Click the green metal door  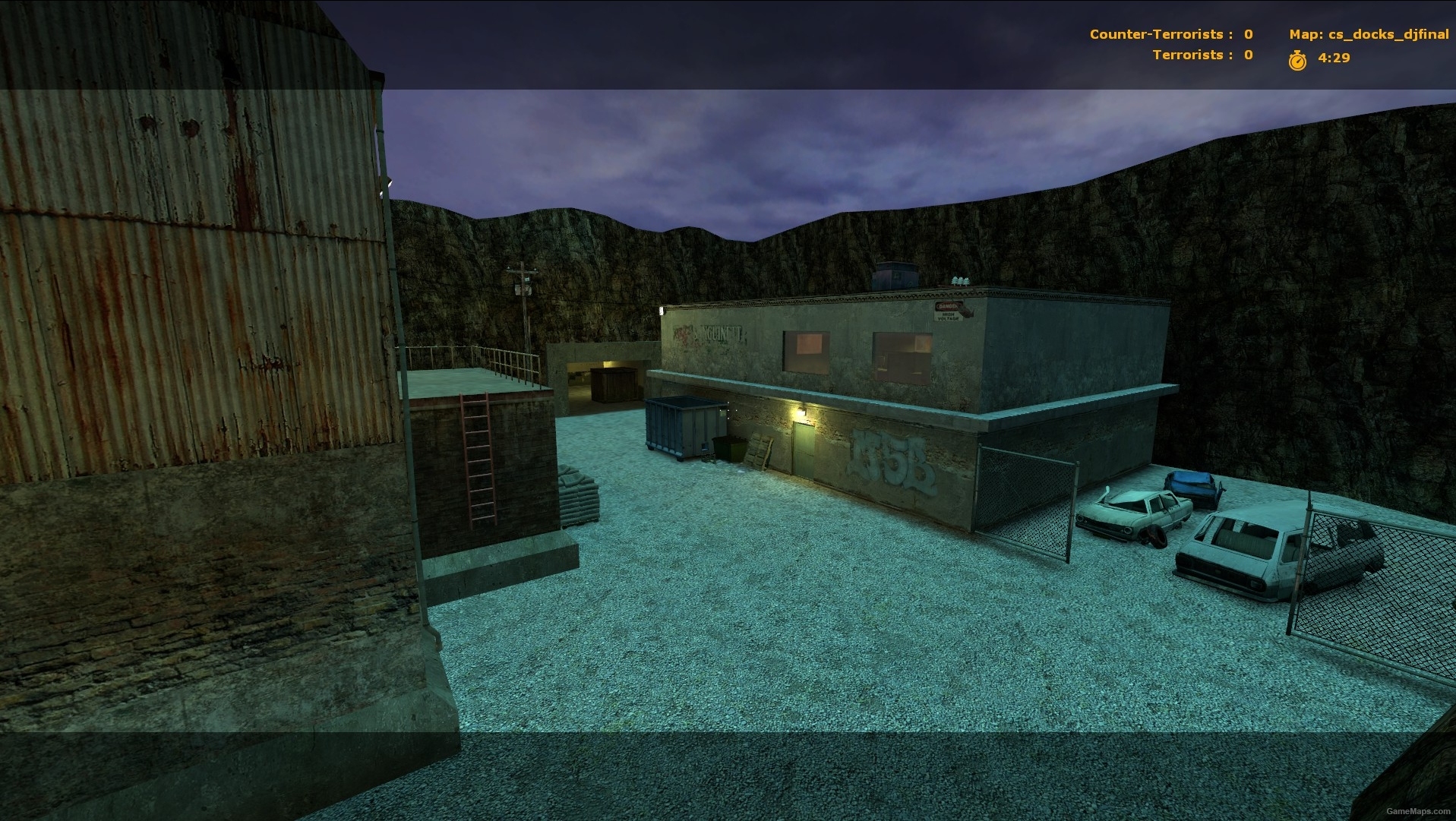[803, 450]
